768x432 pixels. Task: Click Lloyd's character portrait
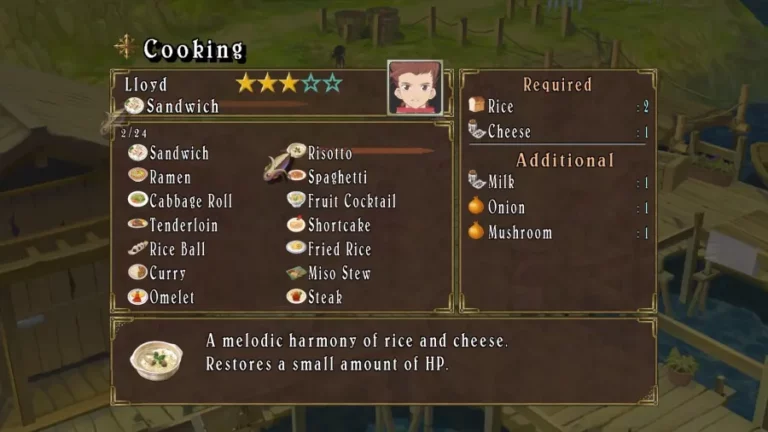[415, 88]
